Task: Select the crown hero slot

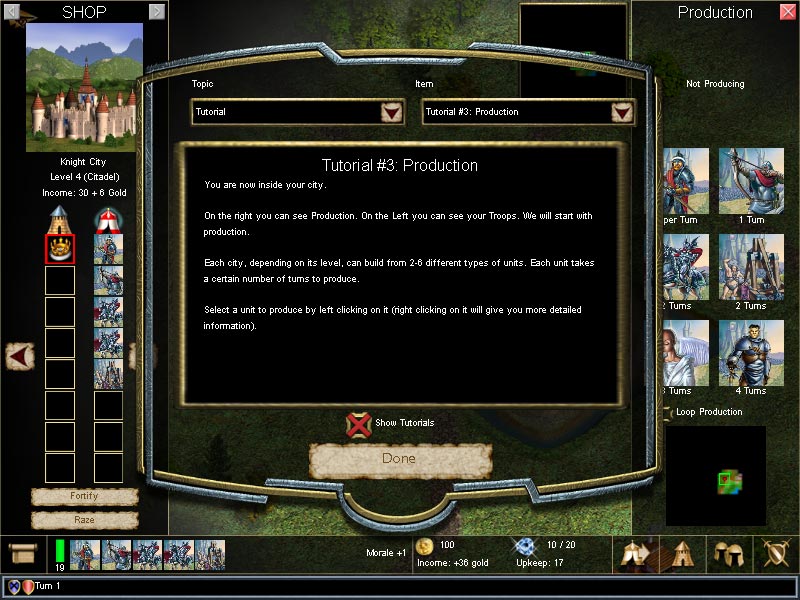Action: pyautogui.click(x=60, y=249)
